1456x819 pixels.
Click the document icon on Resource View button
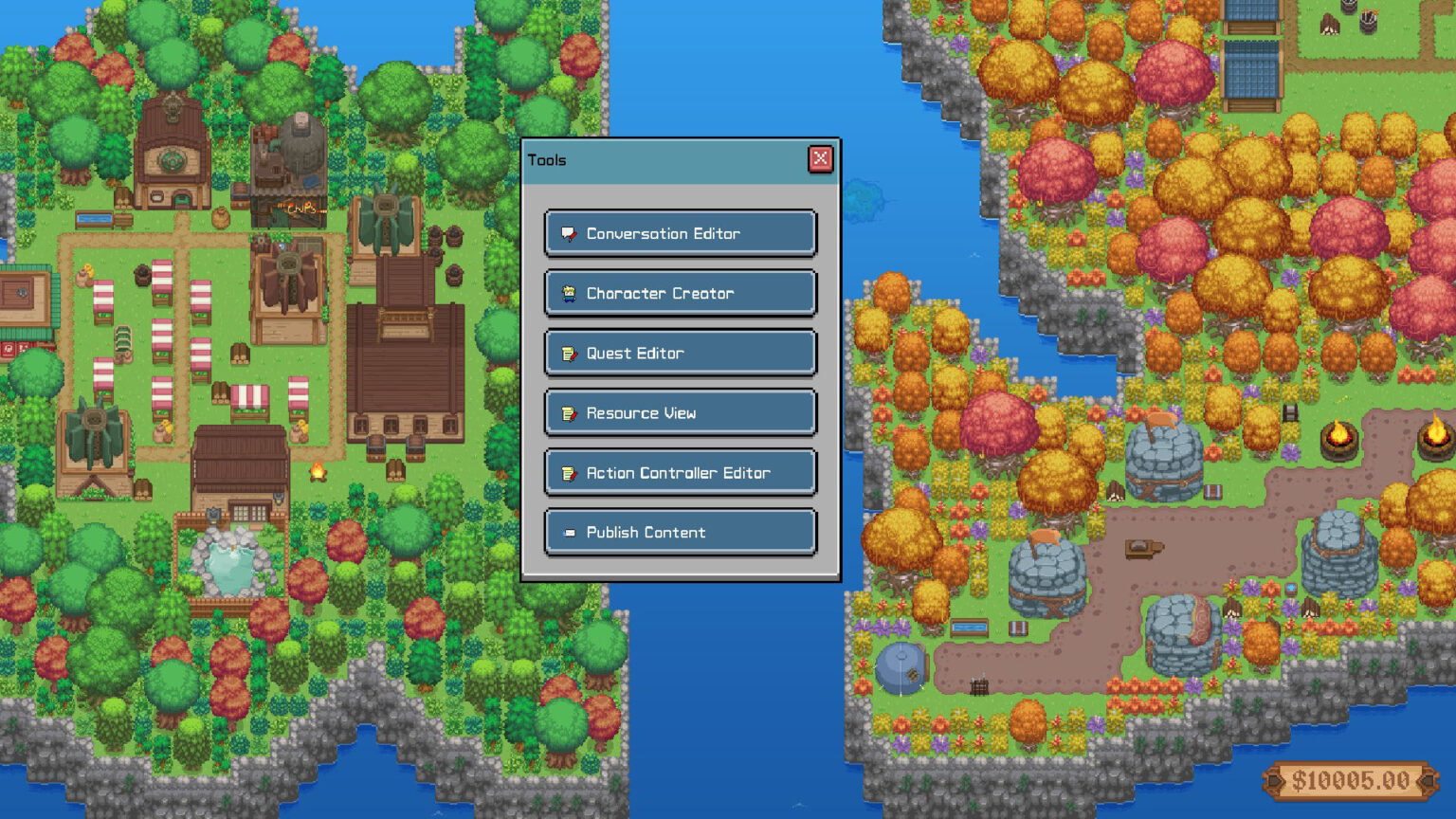pos(569,412)
